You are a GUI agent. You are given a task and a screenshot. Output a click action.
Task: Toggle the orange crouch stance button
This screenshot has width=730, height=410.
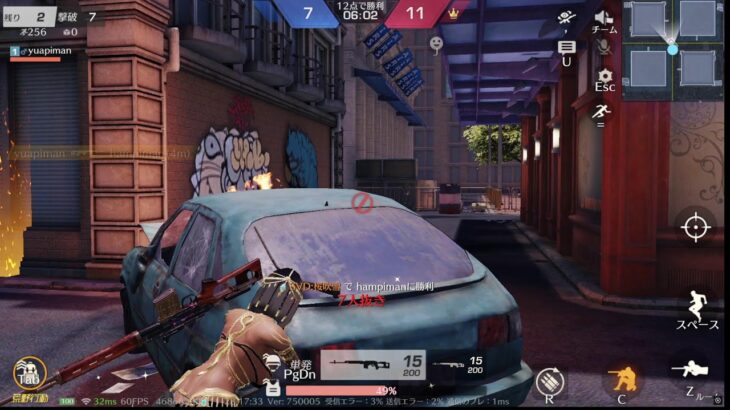(x=621, y=380)
